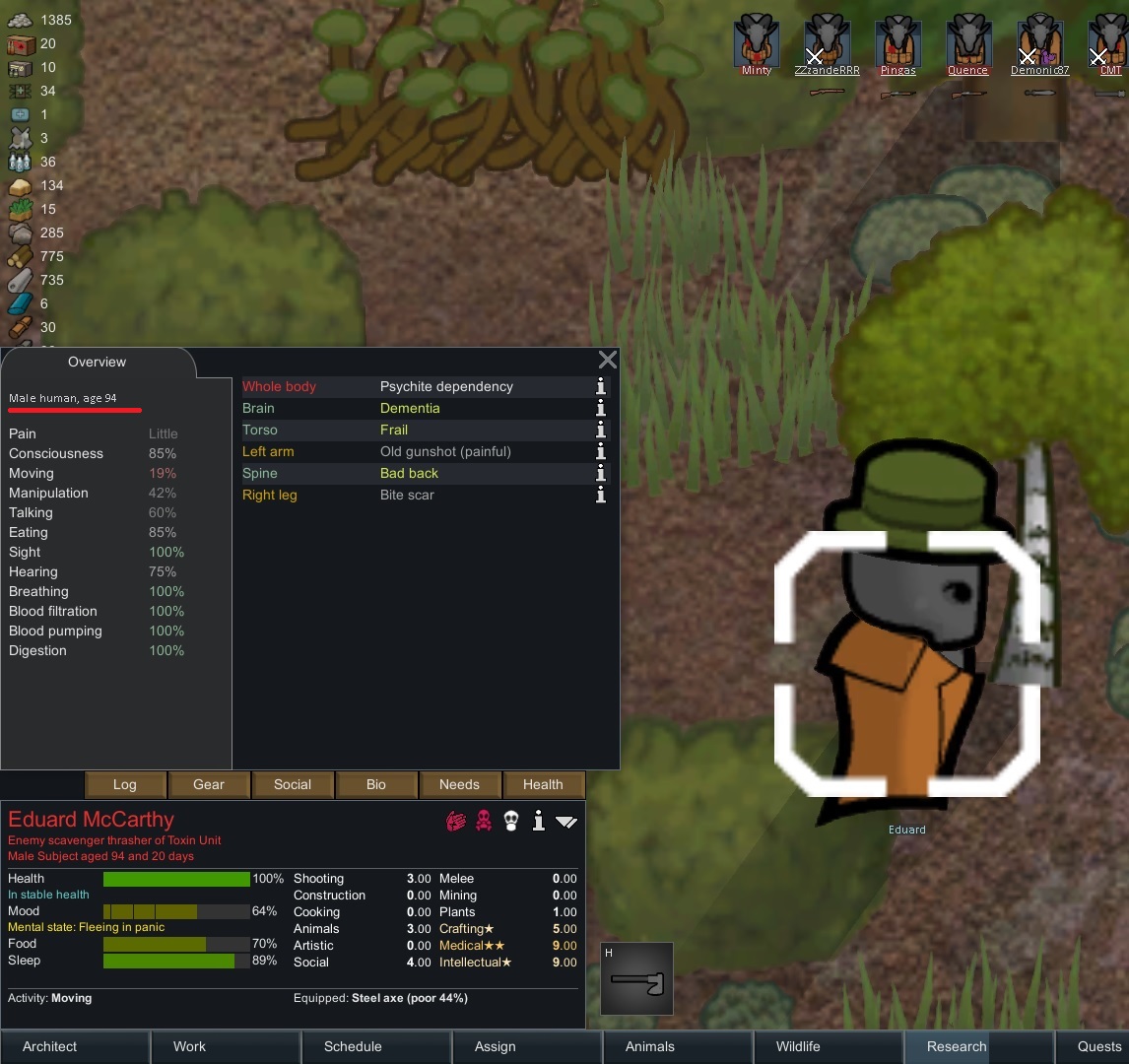
Task: Open the Assign menu
Action: click(x=495, y=1046)
